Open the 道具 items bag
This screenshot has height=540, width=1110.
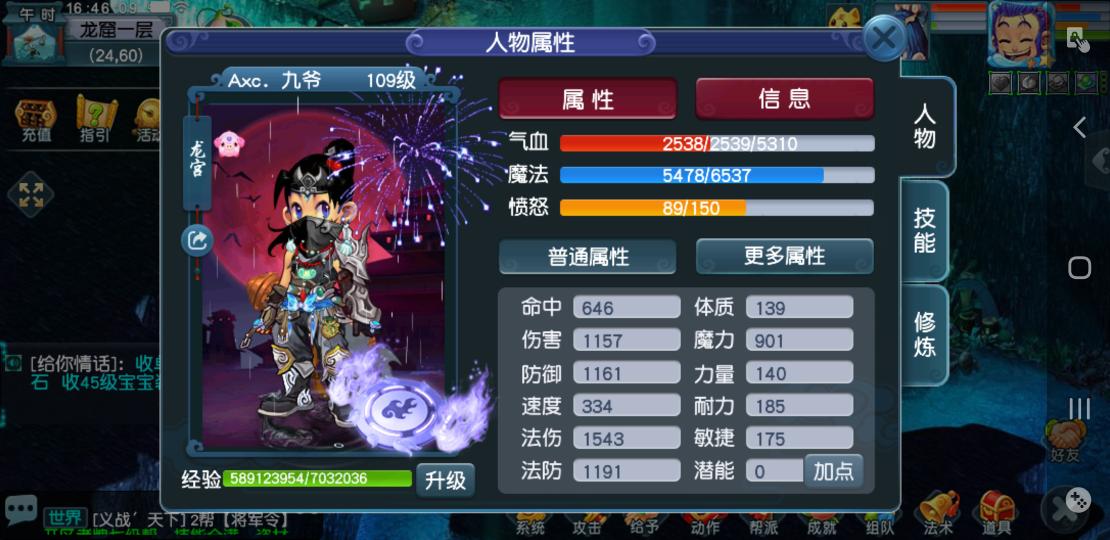[996, 512]
